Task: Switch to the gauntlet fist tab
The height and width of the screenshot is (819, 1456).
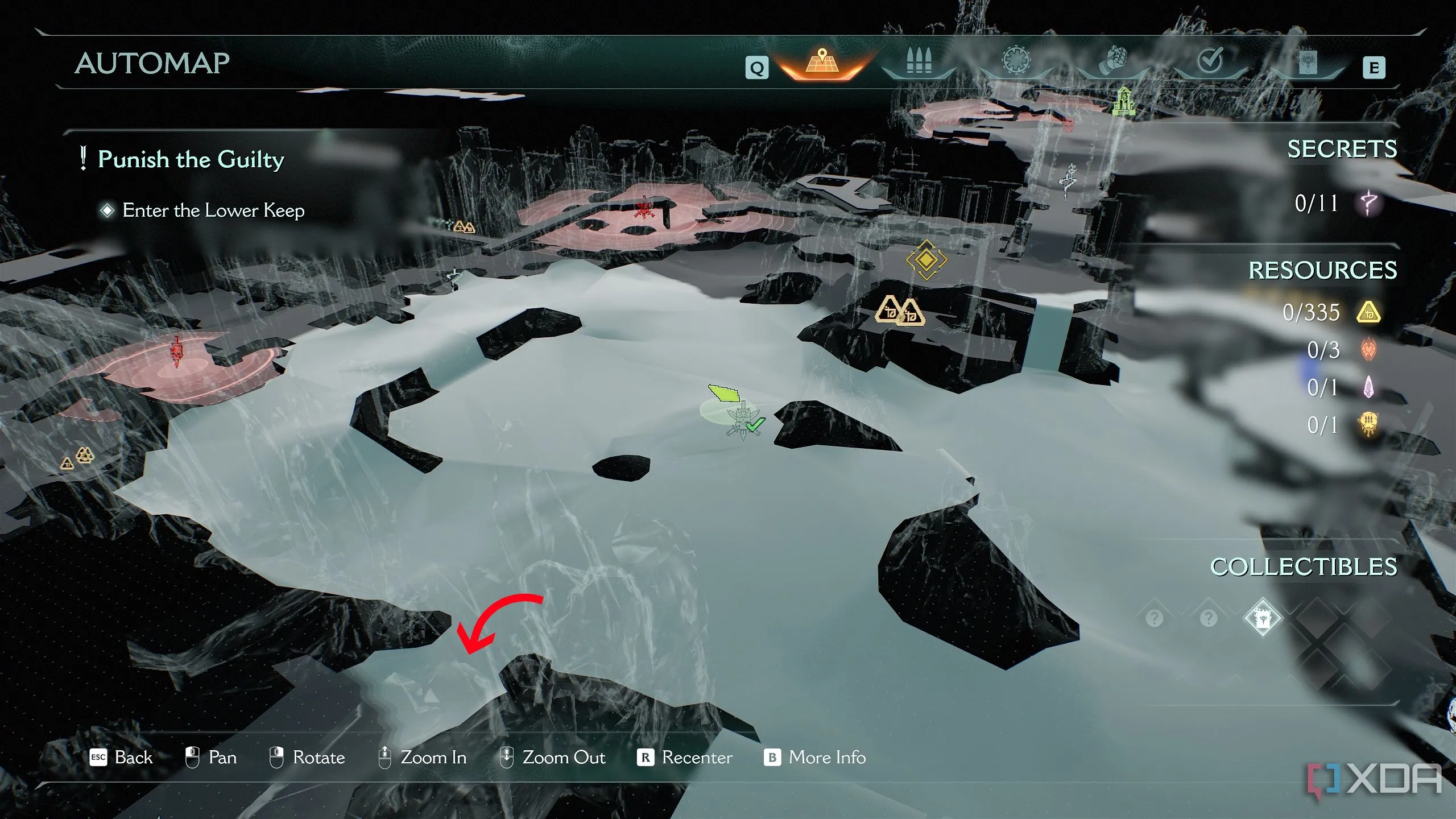Action: point(1113,61)
